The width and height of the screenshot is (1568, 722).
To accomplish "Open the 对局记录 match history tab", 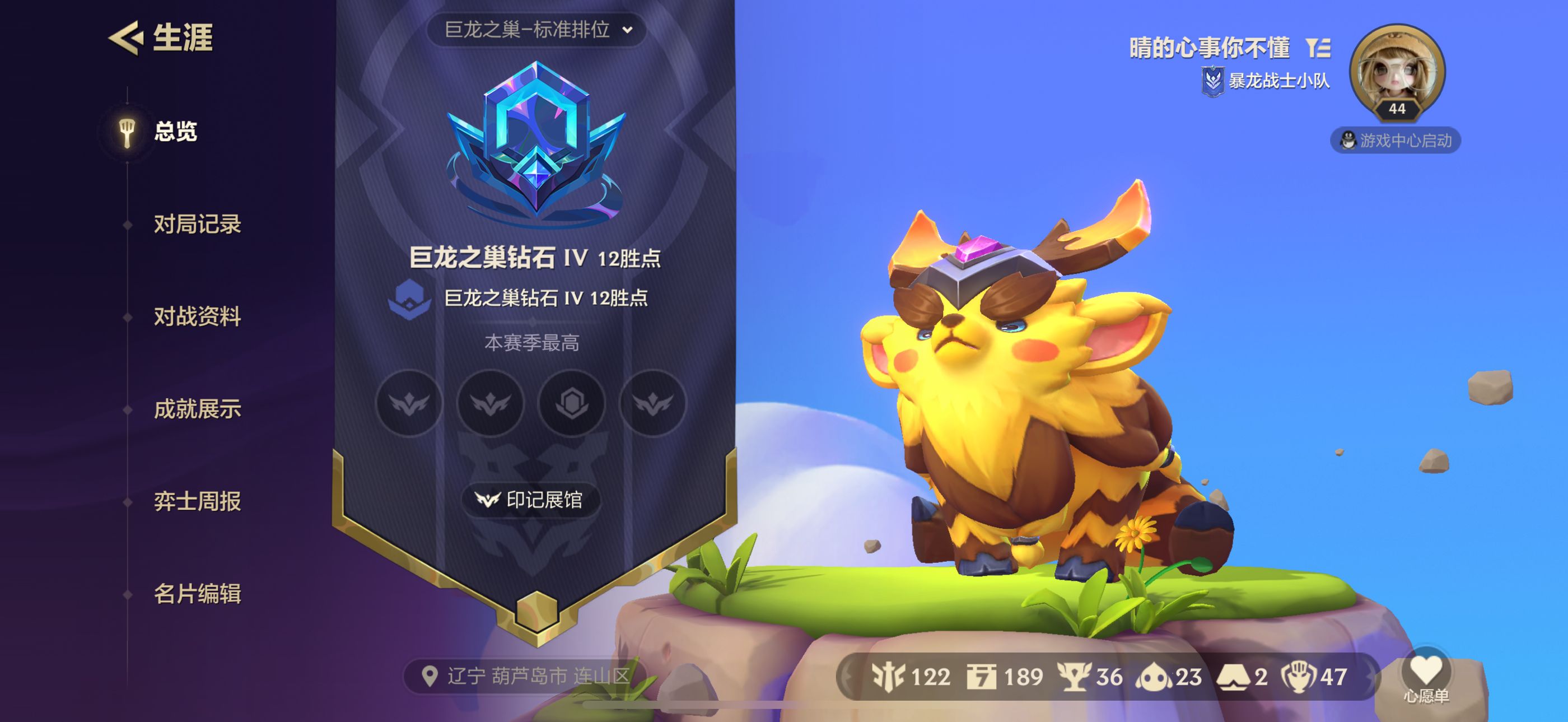I will click(197, 224).
